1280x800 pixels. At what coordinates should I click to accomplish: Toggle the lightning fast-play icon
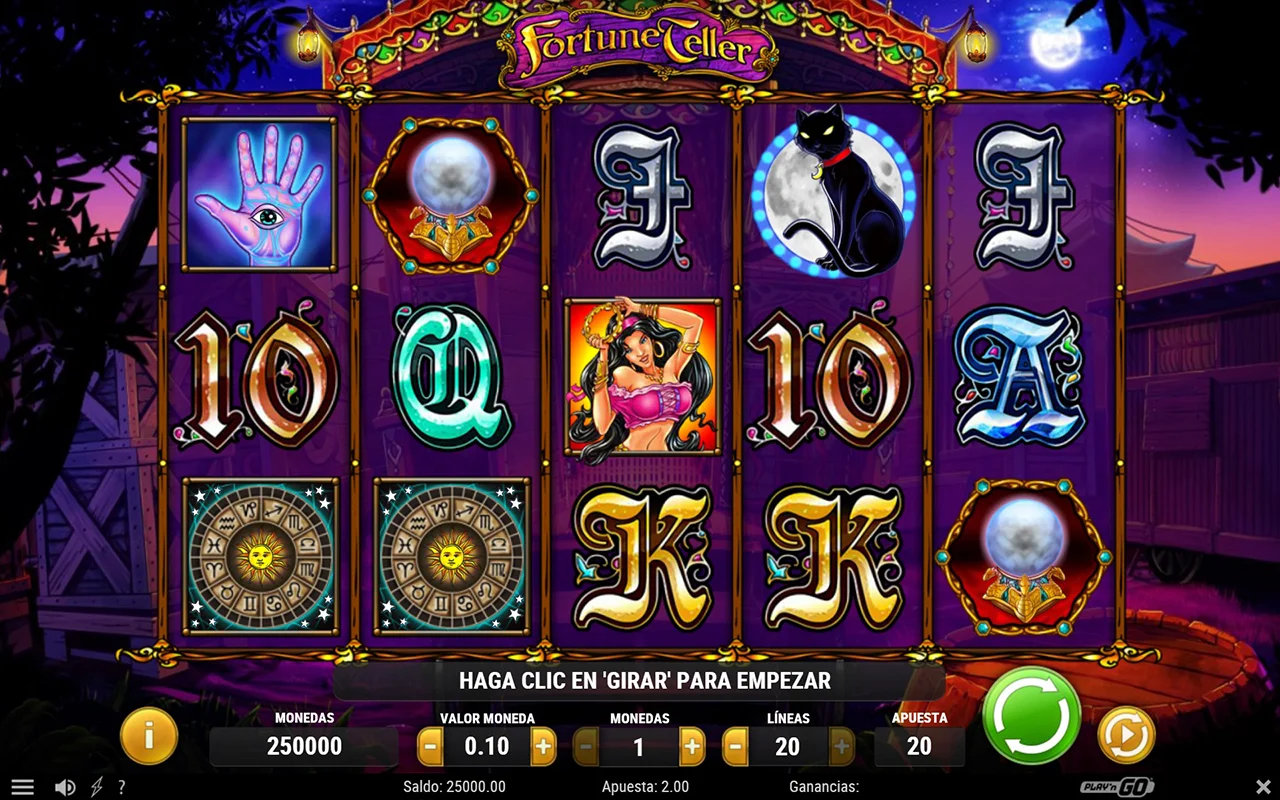(x=97, y=787)
